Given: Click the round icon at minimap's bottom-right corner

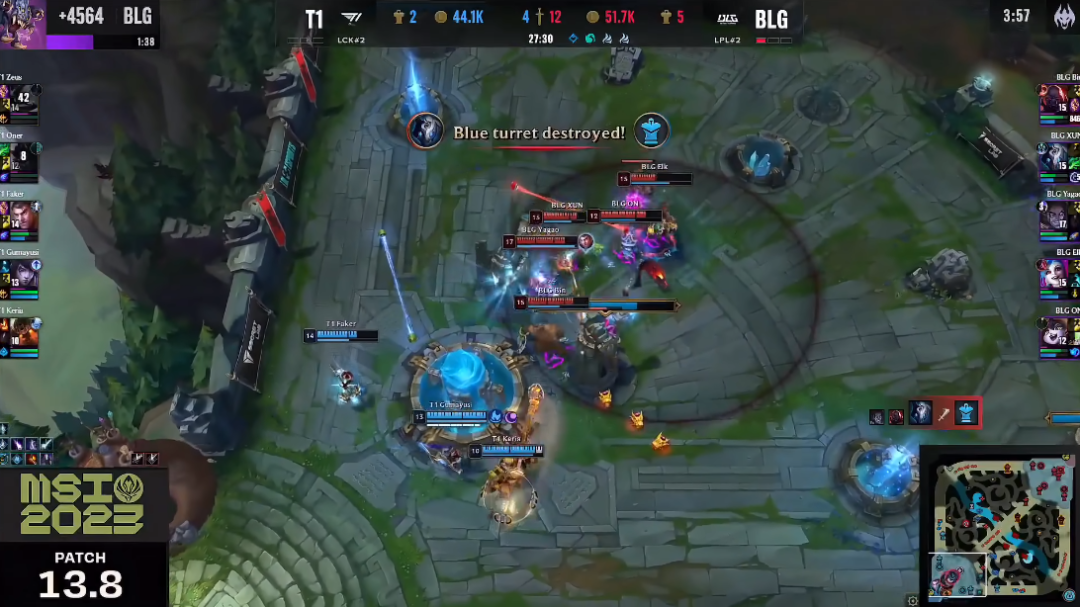Looking at the screenshot, I should (x=1069, y=597).
